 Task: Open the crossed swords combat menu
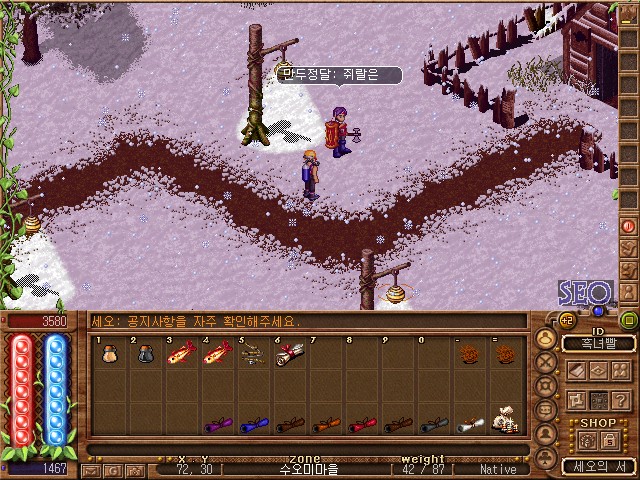548,362
